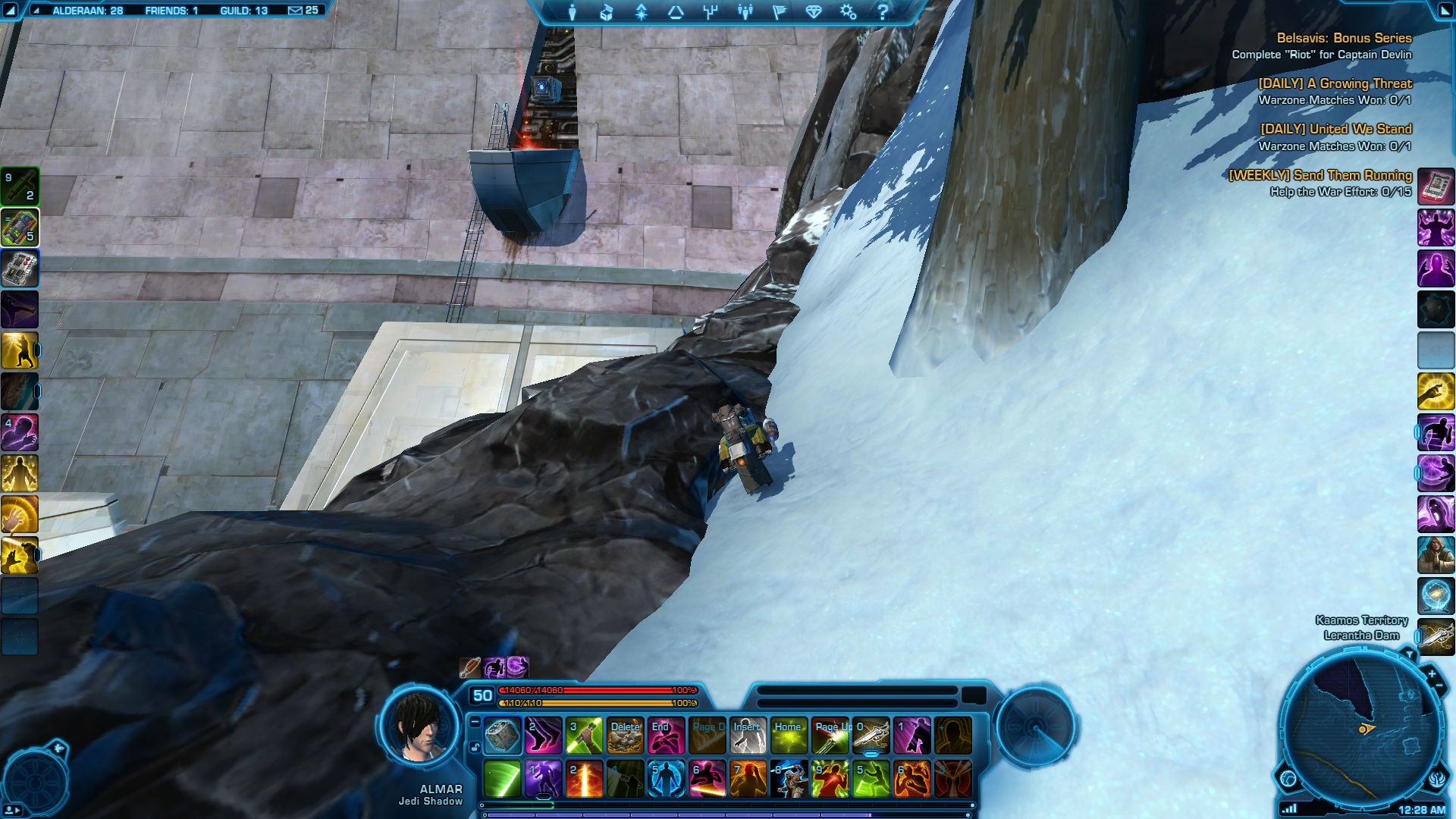Open the gear-shaped preferences menu
This screenshot has width=1456, height=819.
(848, 12)
